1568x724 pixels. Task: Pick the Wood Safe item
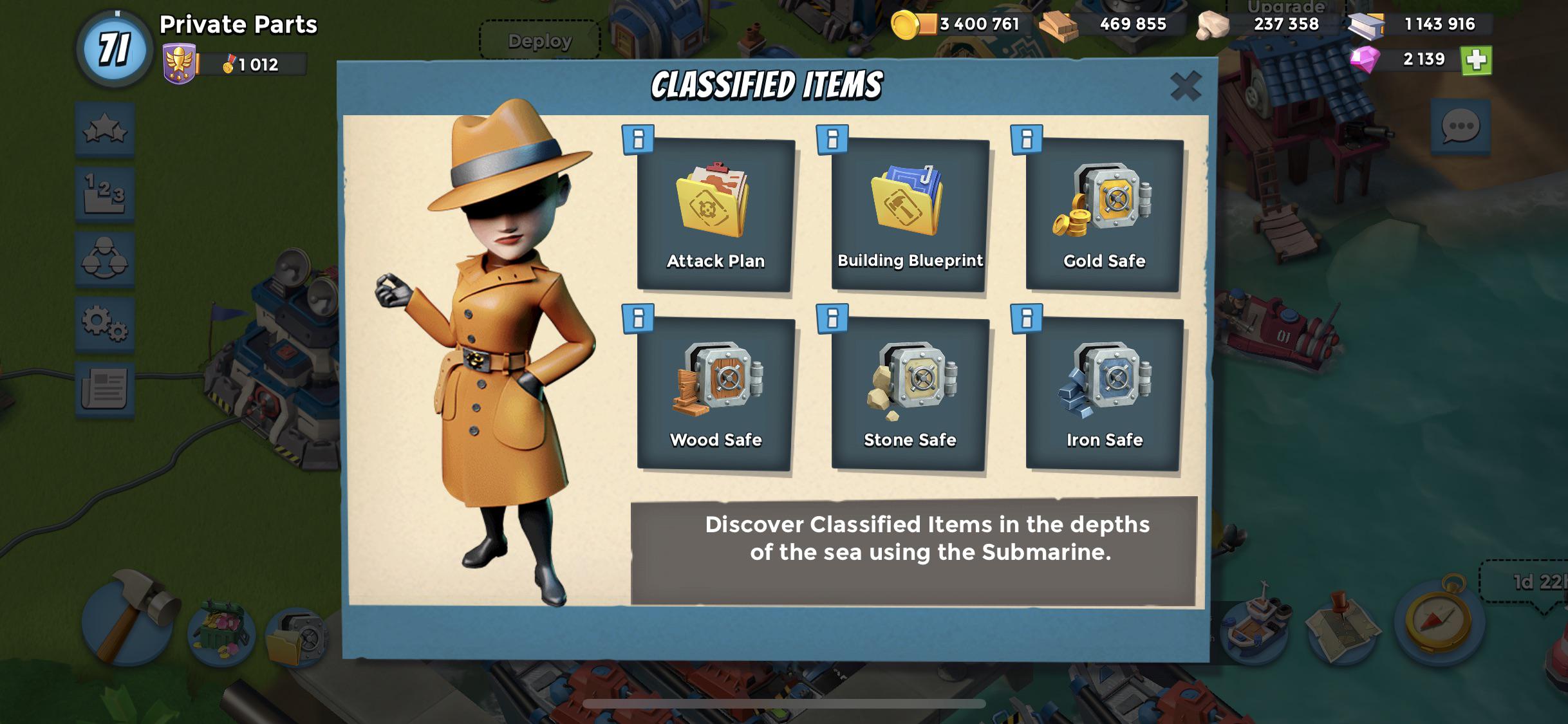(x=715, y=394)
